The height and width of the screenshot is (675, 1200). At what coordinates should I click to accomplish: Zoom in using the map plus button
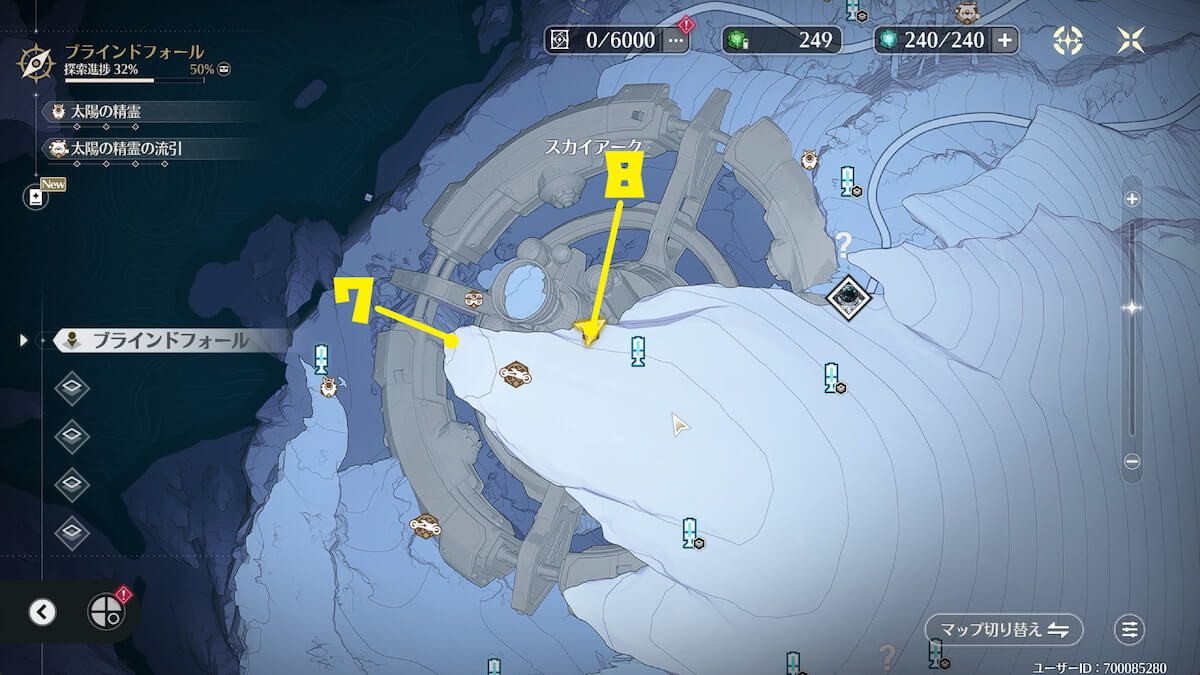(1132, 199)
